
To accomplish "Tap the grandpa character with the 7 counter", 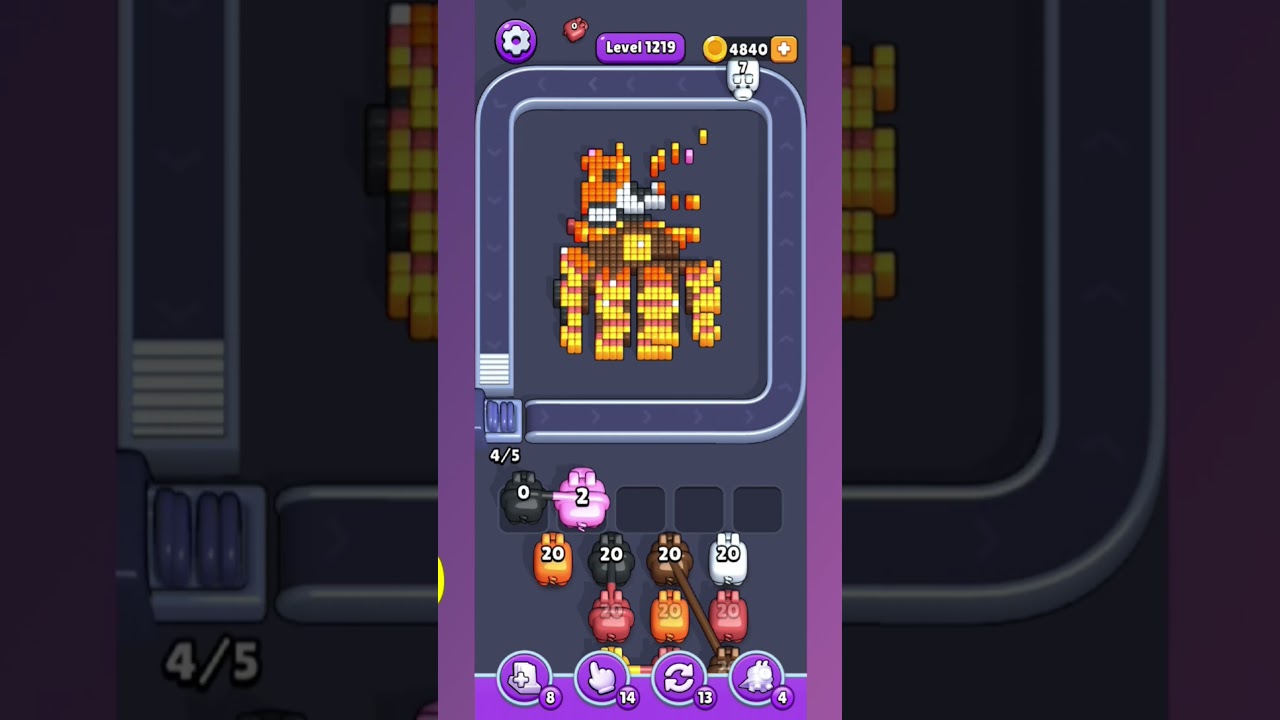I will (x=744, y=78).
